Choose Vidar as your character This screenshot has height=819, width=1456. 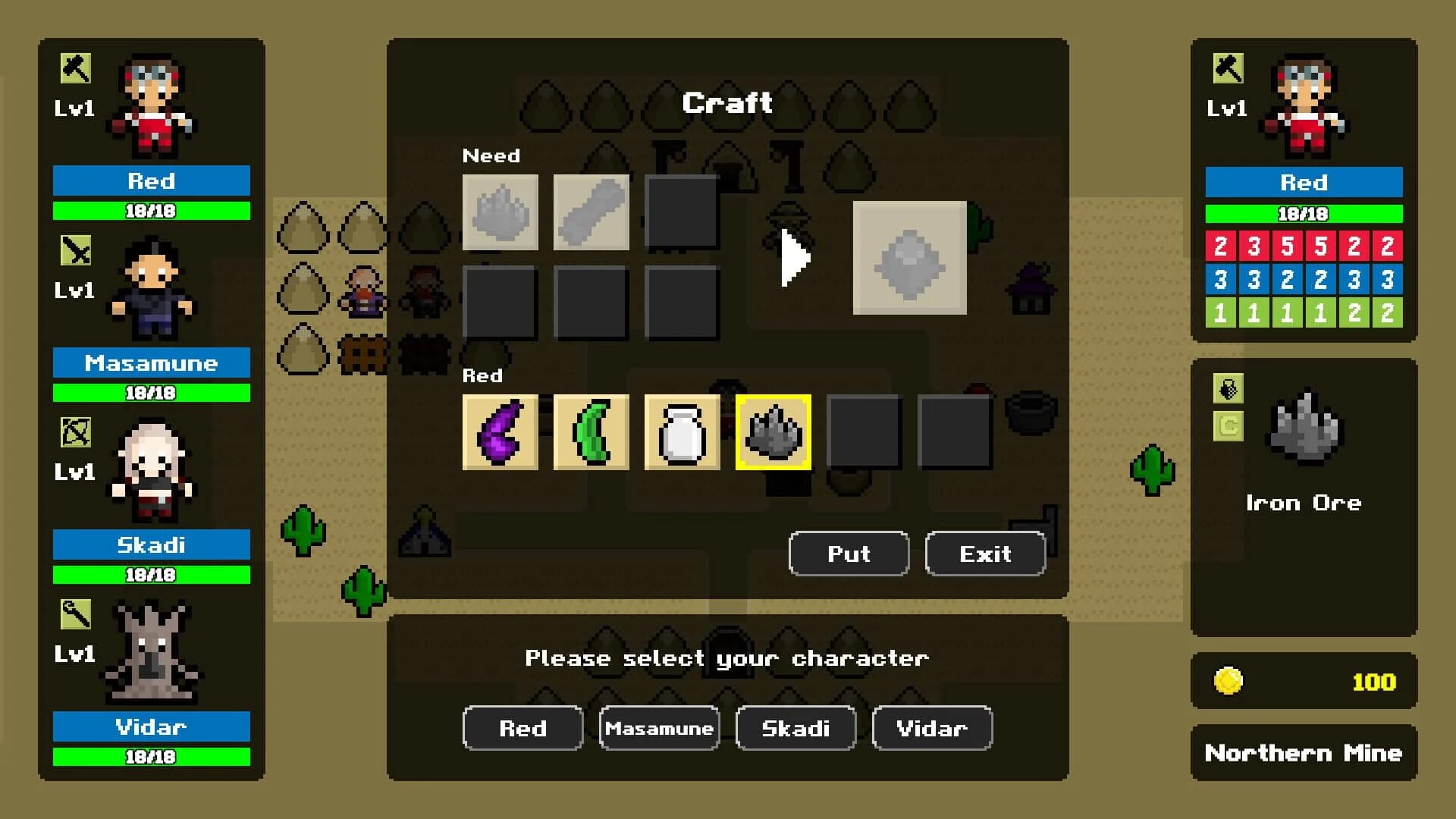point(931,728)
